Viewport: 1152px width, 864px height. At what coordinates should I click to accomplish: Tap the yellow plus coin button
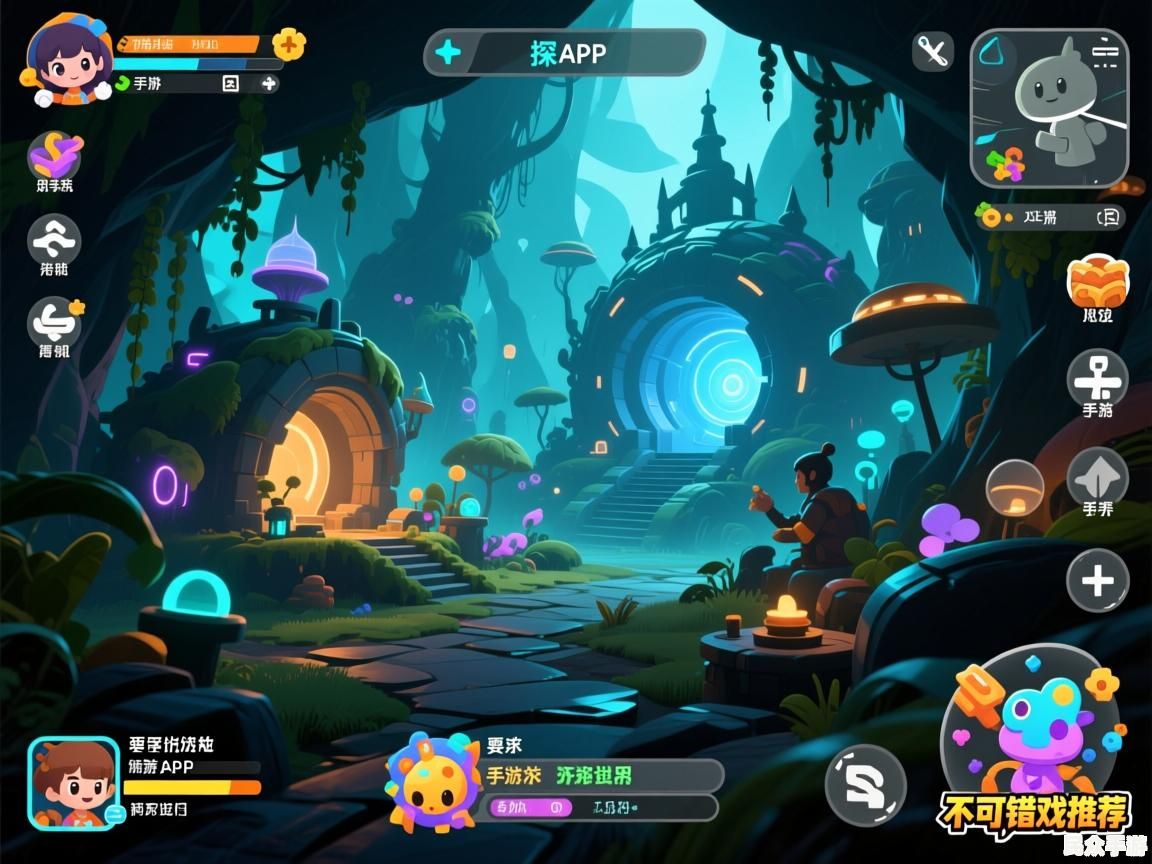coord(288,43)
